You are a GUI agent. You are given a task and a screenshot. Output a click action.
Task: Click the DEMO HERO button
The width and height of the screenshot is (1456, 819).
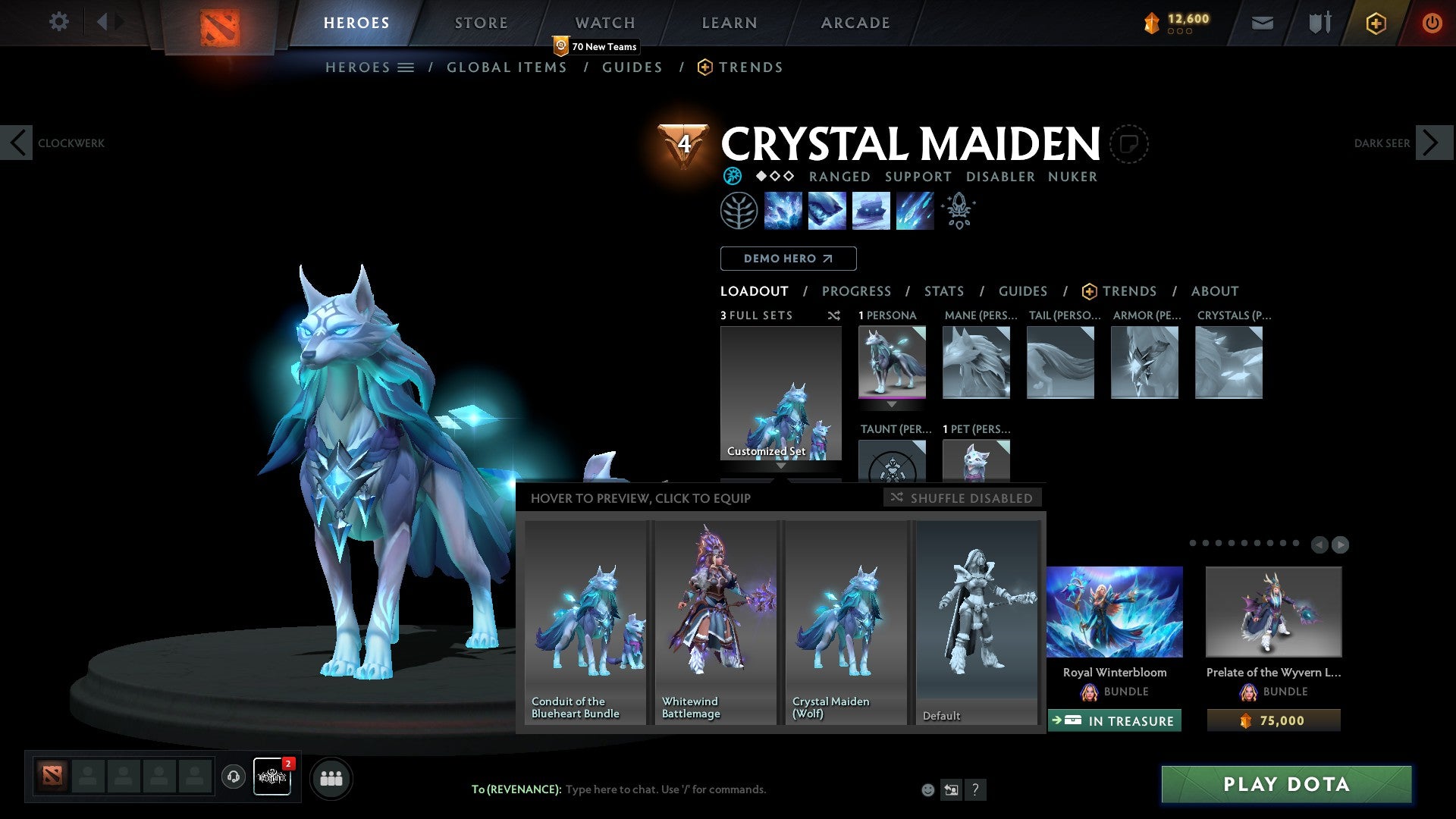[789, 259]
